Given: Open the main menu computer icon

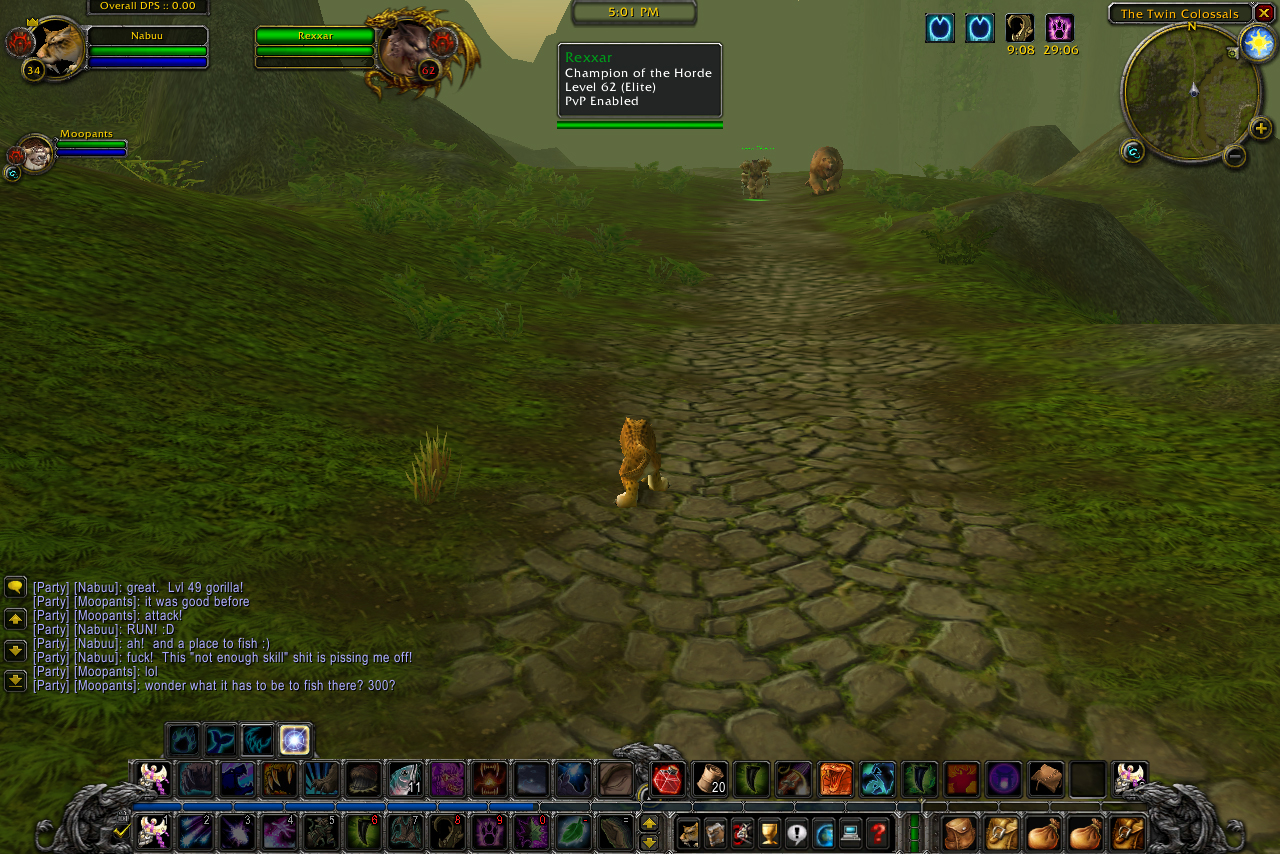Looking at the screenshot, I should [851, 832].
